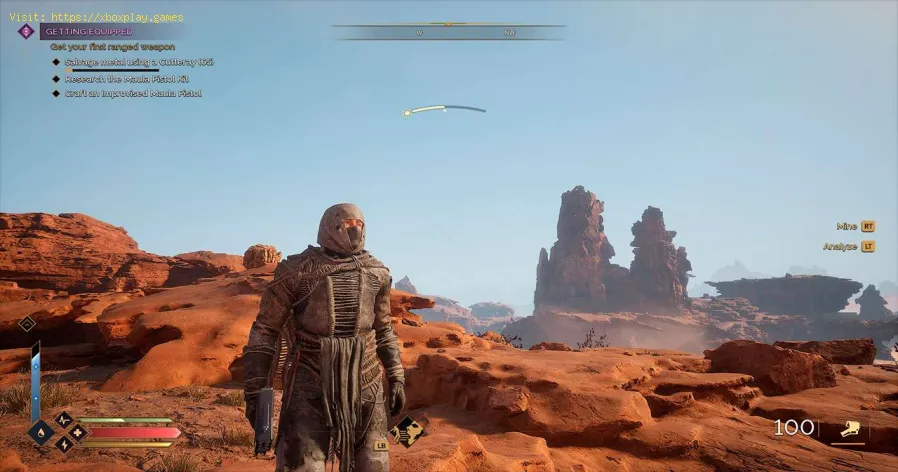Click the health cross status icon
898x472 pixels.
tap(78, 433)
